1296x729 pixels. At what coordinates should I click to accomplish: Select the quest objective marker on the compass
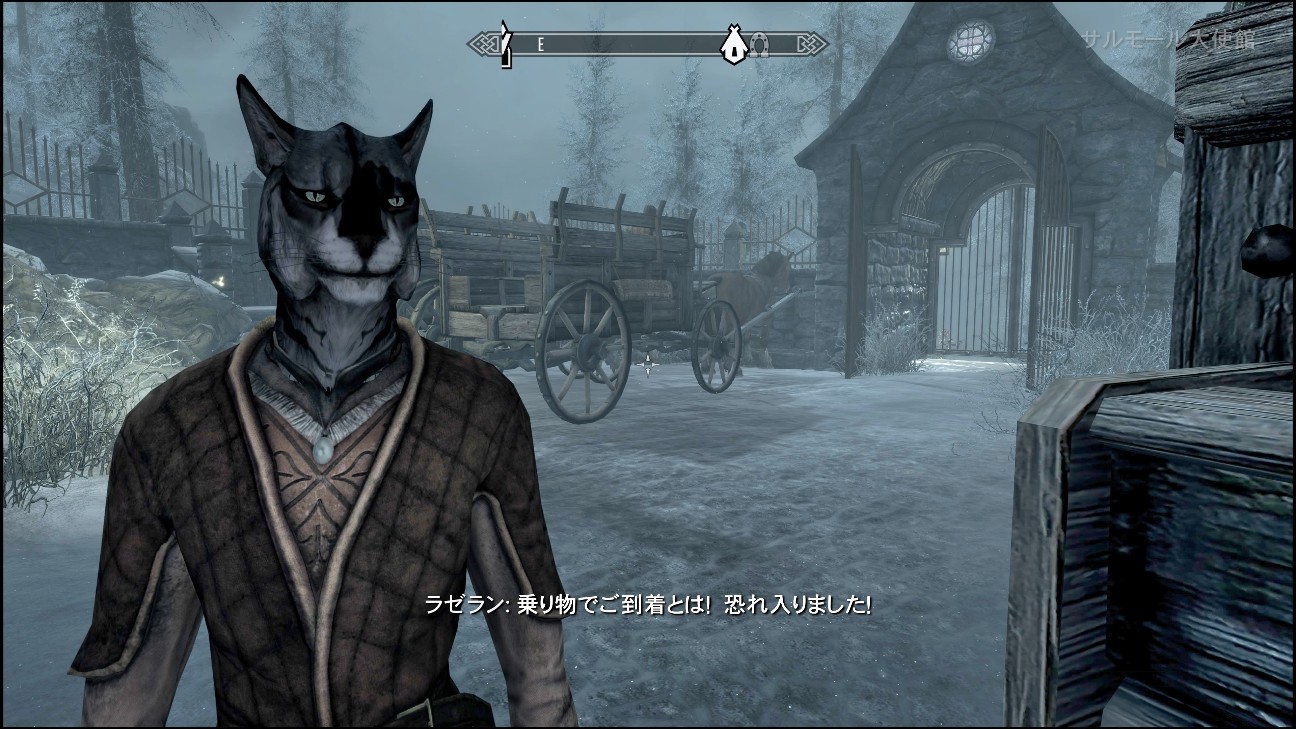click(x=506, y=40)
